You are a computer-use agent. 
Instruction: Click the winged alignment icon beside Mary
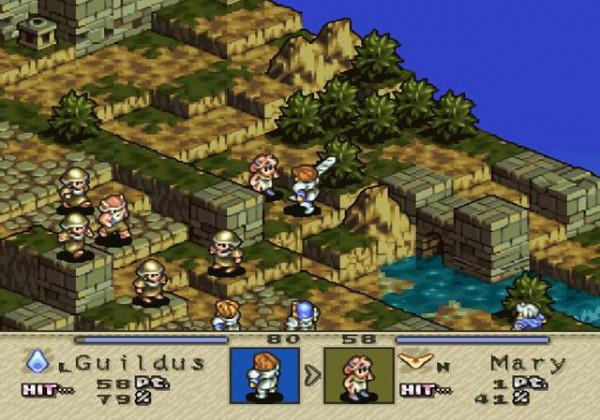[x=410, y=361]
